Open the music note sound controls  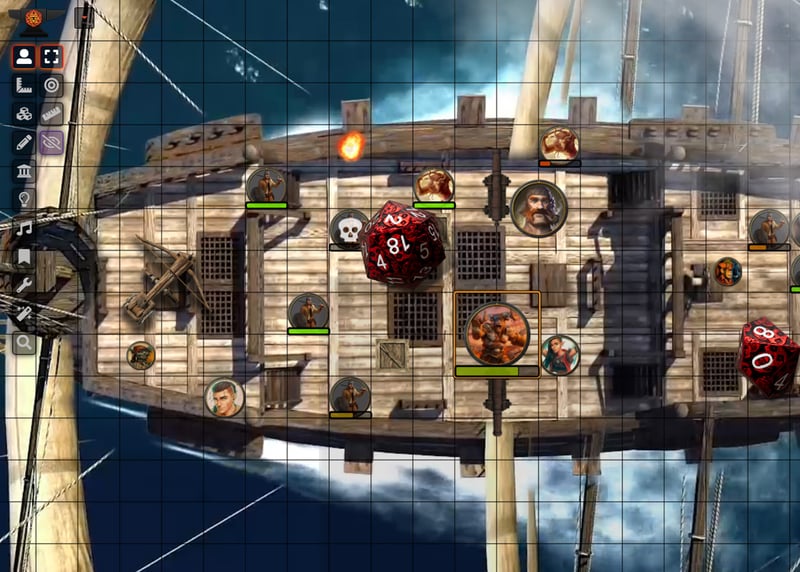tap(24, 228)
